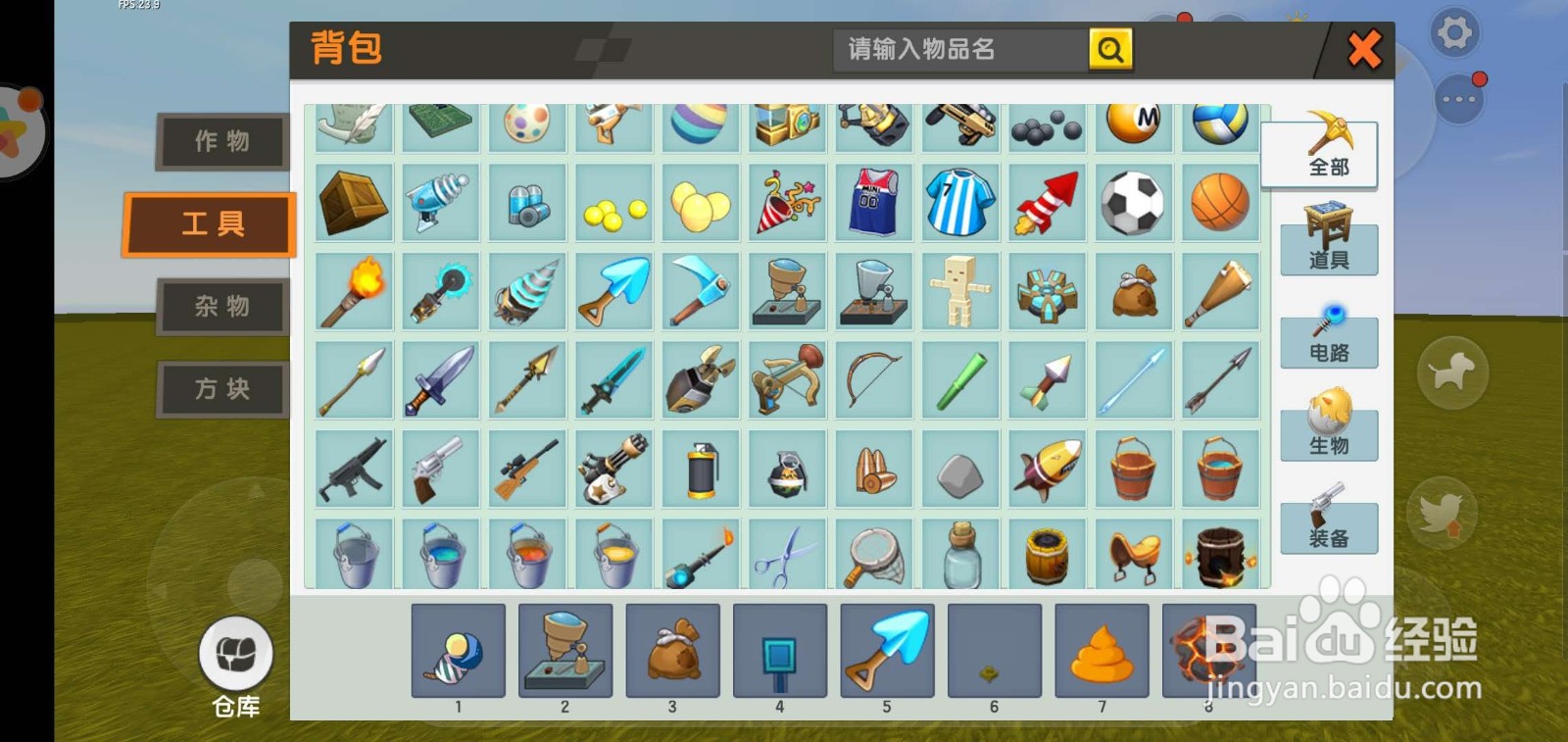The width and height of the screenshot is (1568, 742).
Task: Select the soccer ball item
Action: click(x=1132, y=201)
